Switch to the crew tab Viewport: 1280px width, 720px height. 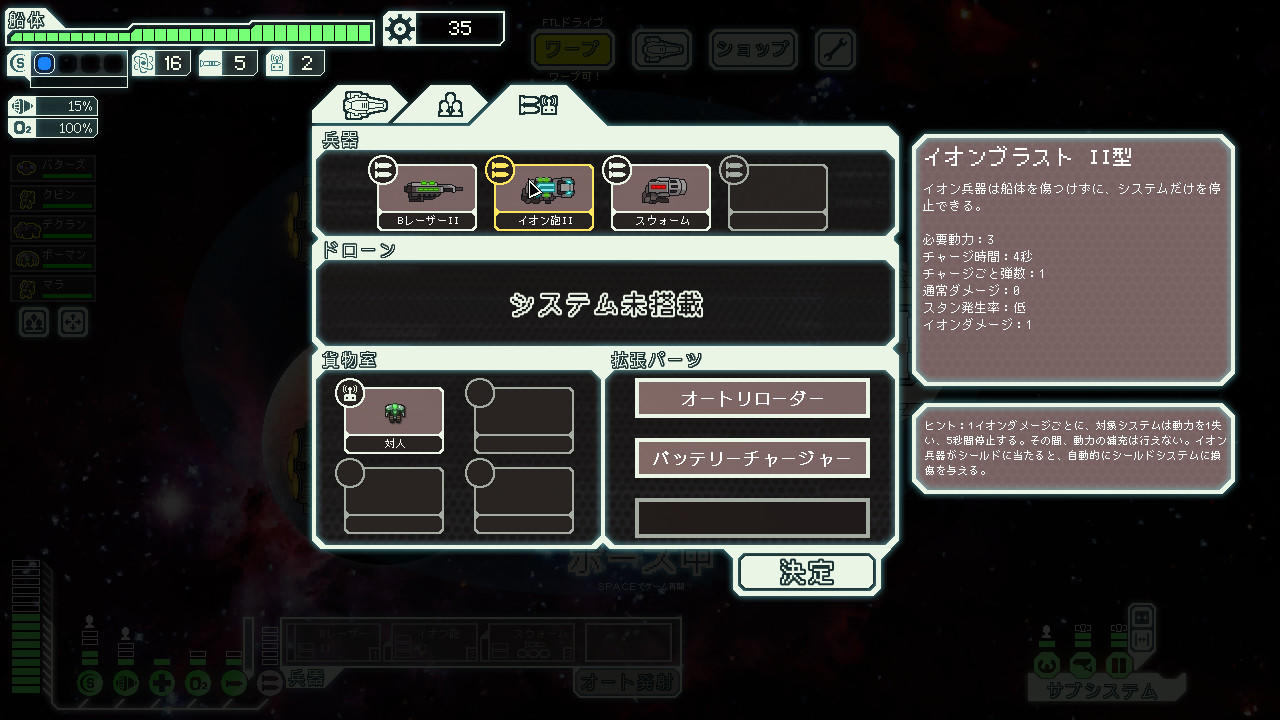click(x=449, y=103)
